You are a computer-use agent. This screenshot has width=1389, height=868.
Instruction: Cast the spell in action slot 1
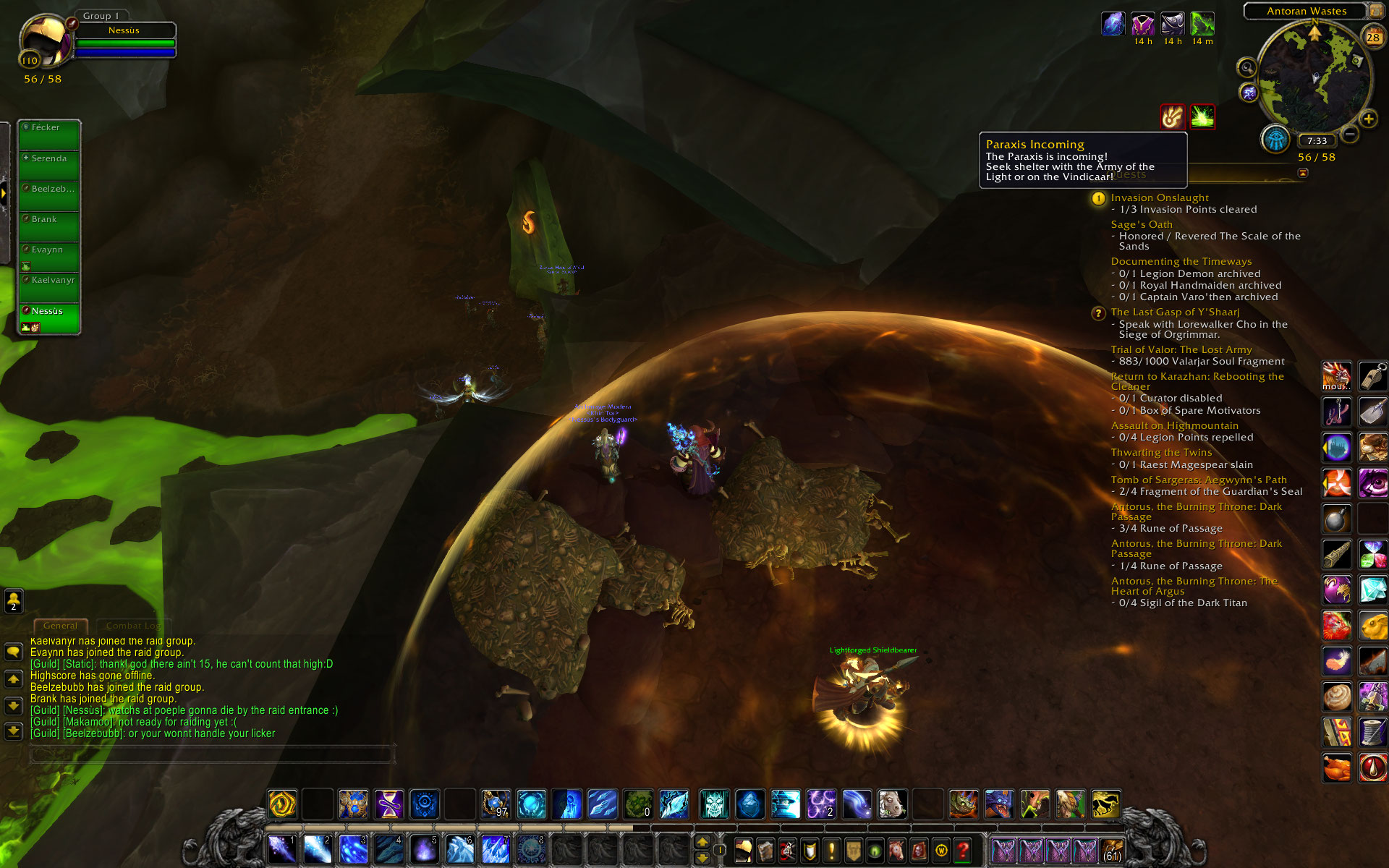click(281, 849)
